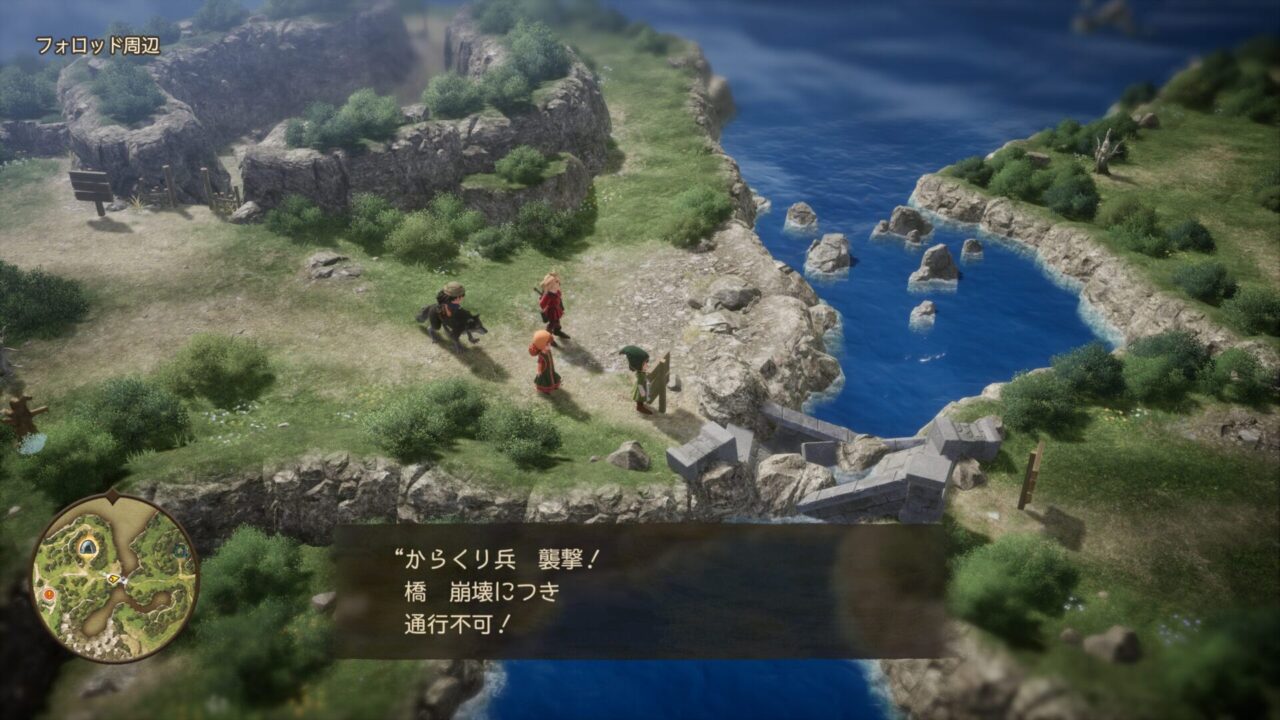Select the cave entrance marker on minimap

[x=89, y=546]
